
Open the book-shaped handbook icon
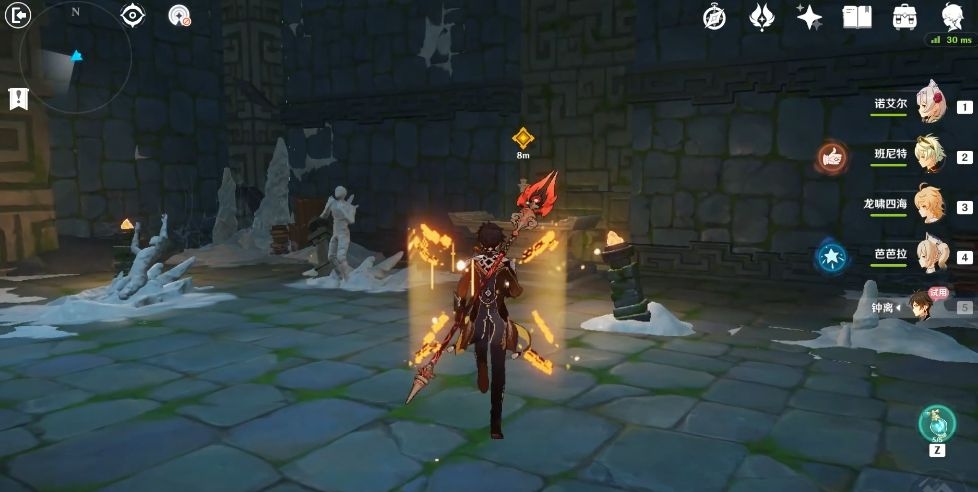(857, 17)
